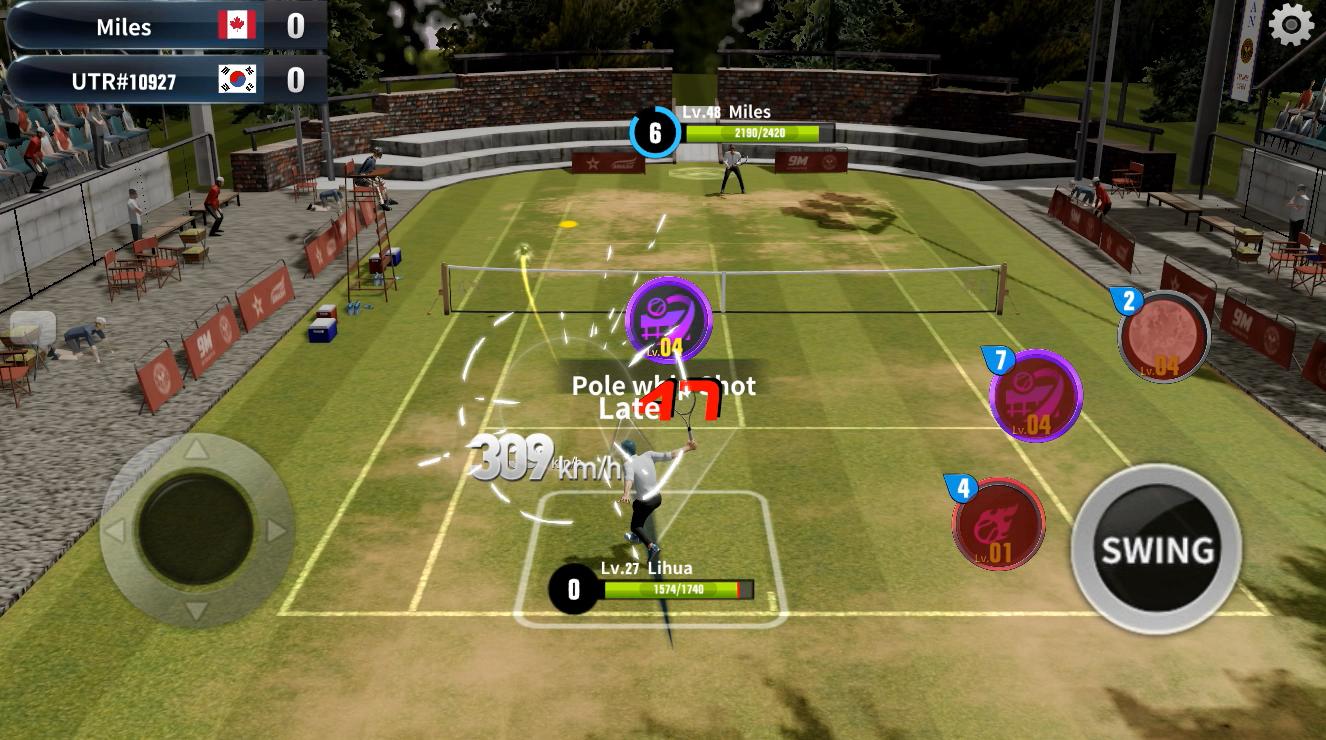The width and height of the screenshot is (1326, 740).
Task: Tap the SWING button
Action: 1156,549
